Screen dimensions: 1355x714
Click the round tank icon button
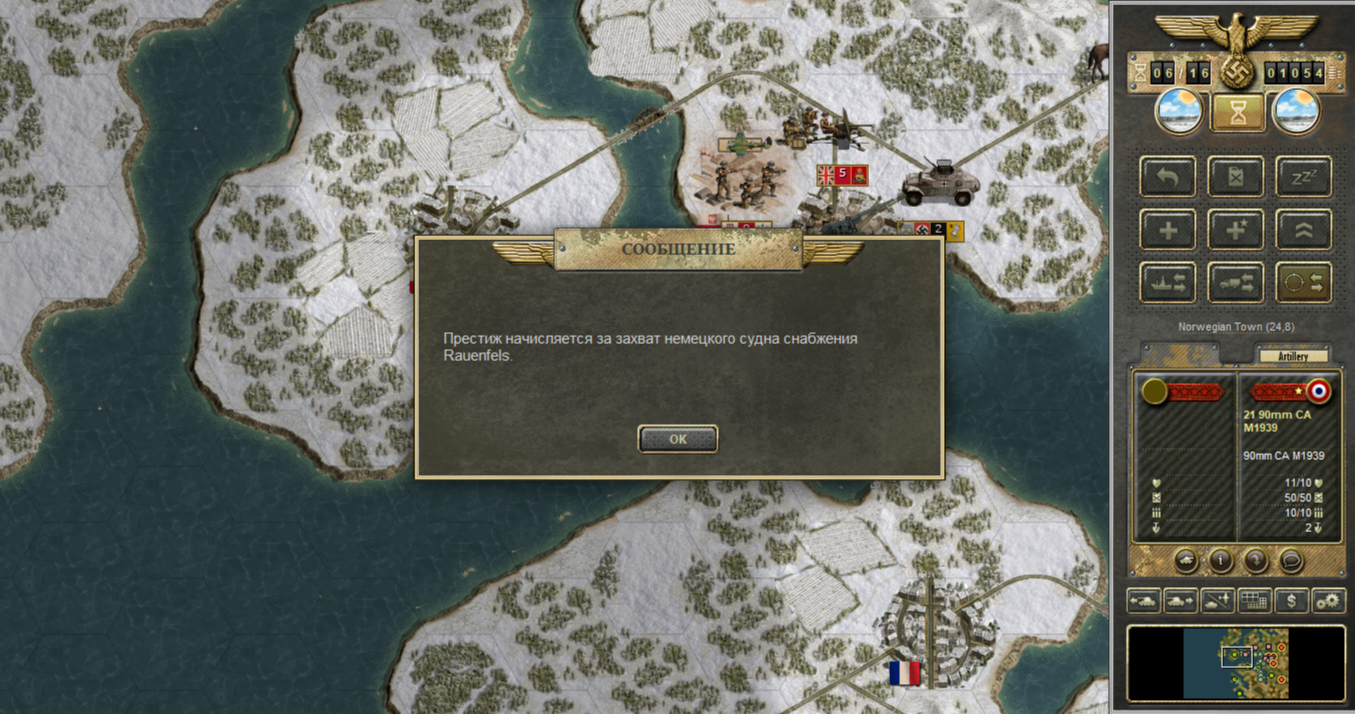[1186, 560]
